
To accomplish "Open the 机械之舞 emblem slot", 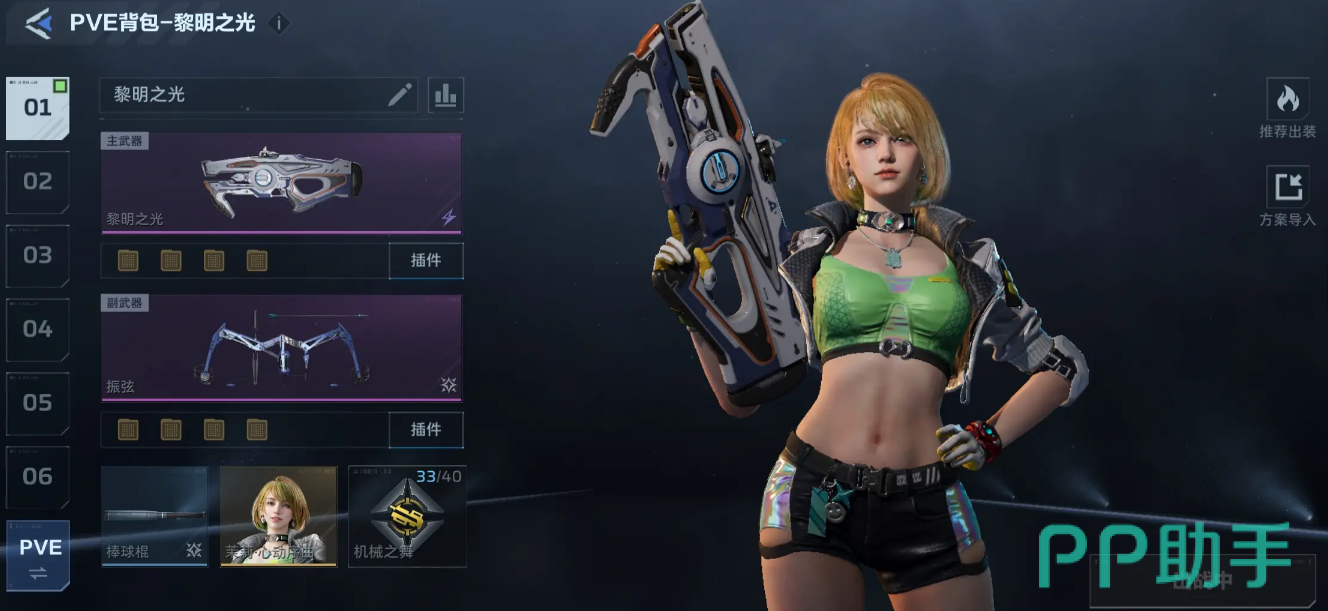I will click(407, 516).
